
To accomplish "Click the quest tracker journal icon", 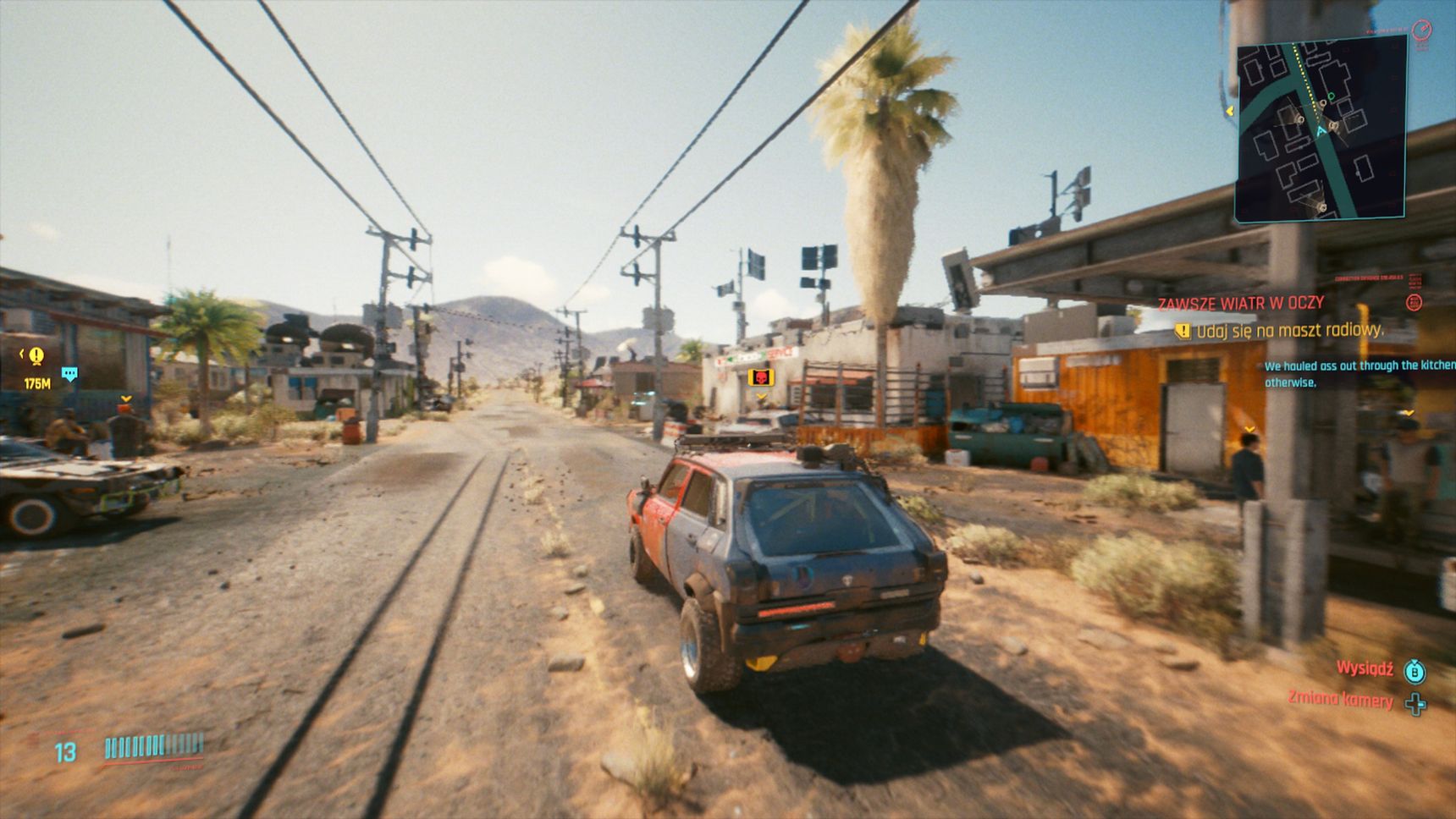I will pos(1414,302).
